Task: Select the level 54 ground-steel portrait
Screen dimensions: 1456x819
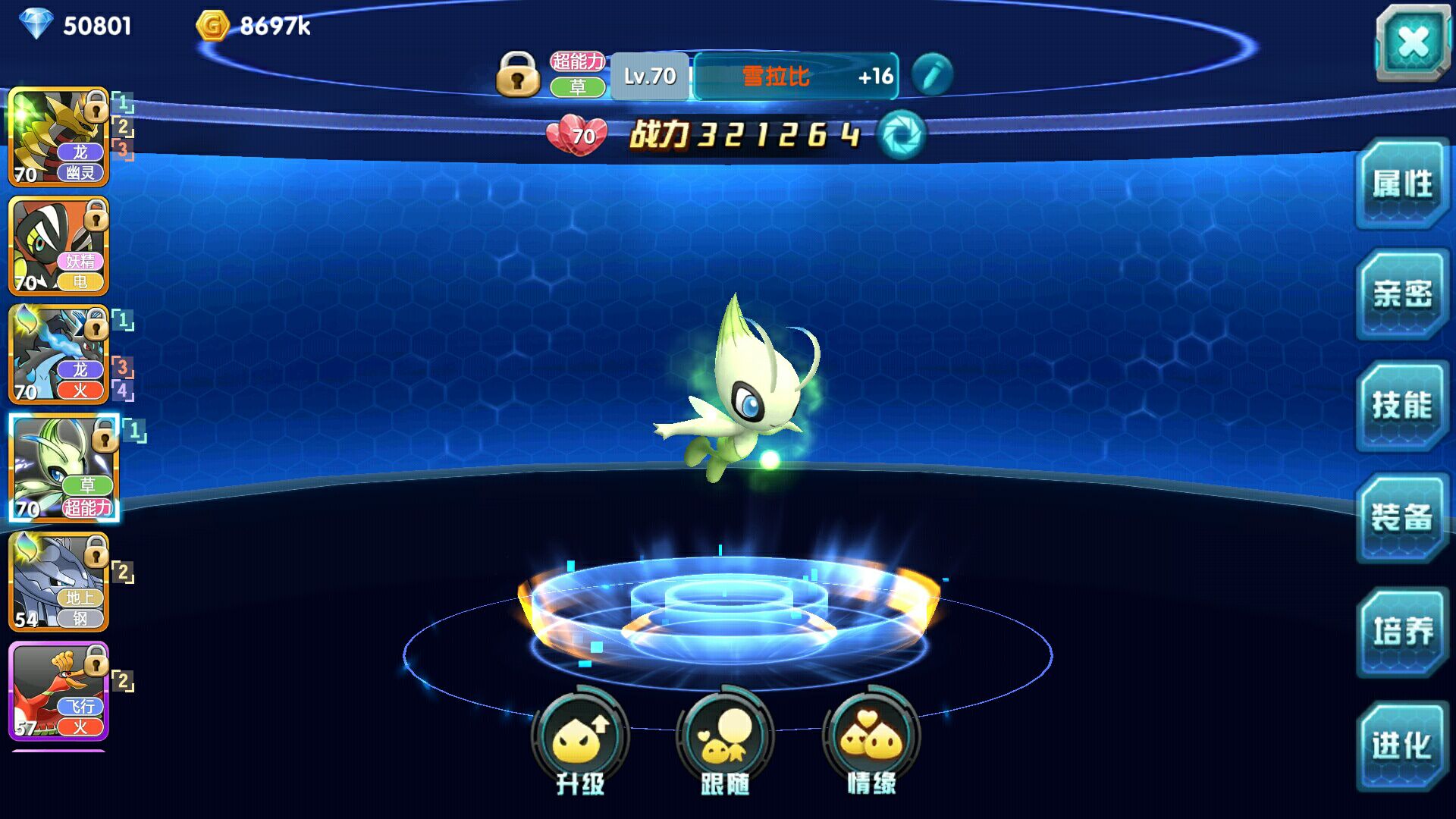Action: click(x=58, y=582)
